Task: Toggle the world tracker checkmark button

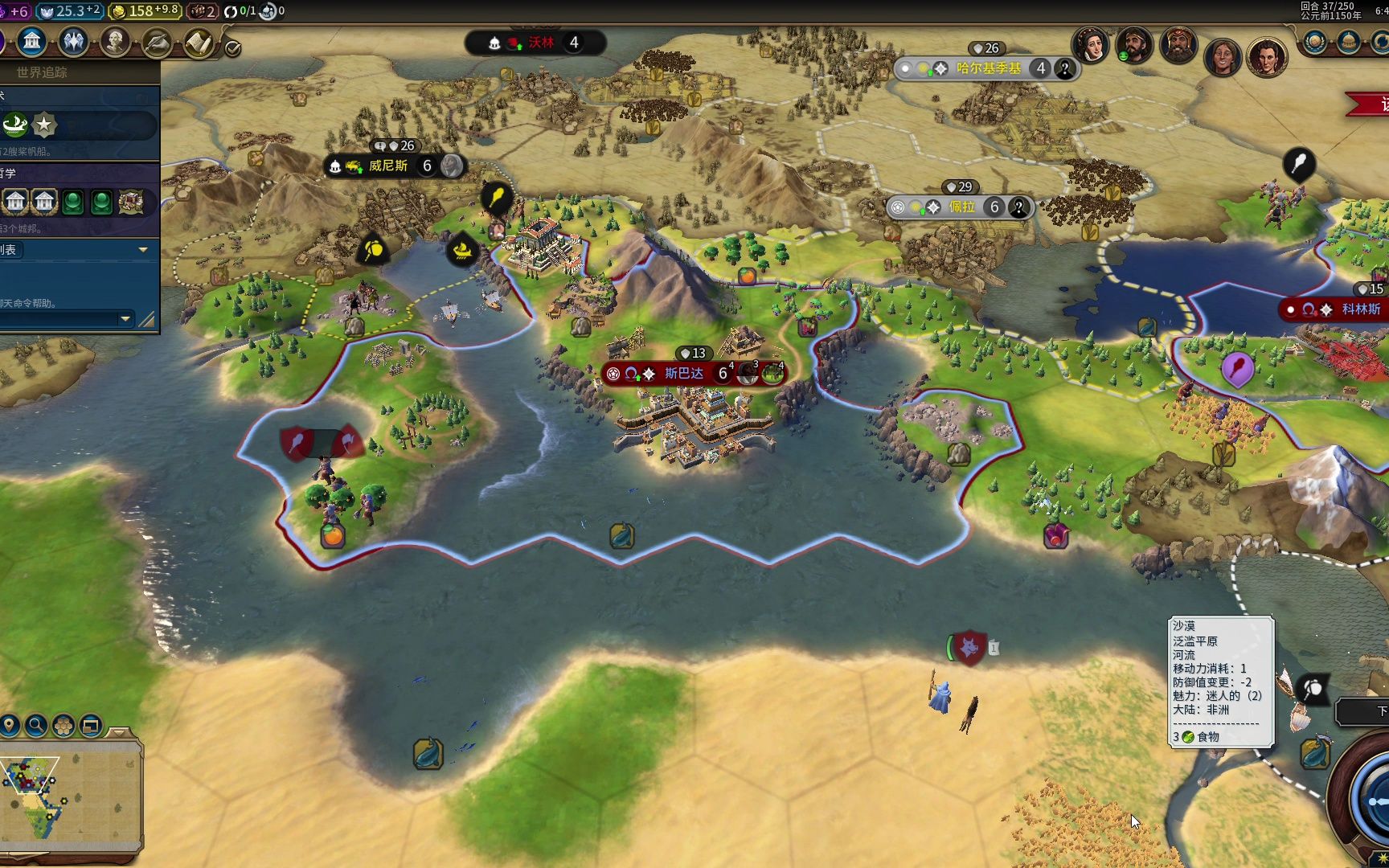Action: coord(233,48)
